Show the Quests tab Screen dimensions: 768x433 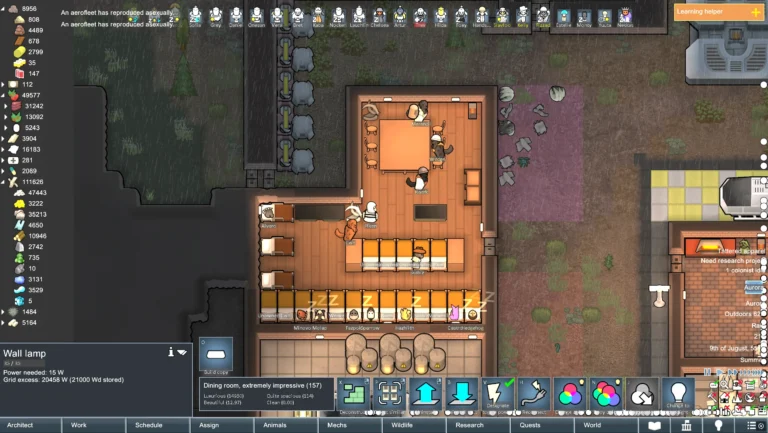tap(530, 425)
